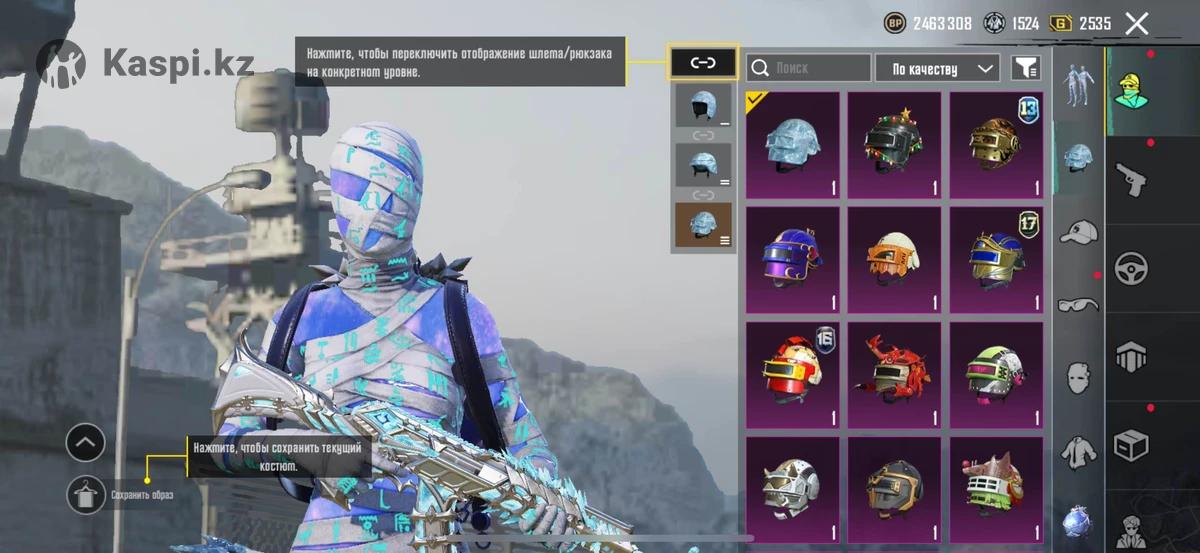This screenshot has height=553, width=1200.
Task: Open the funnel filter options
Action: click(x=1026, y=68)
